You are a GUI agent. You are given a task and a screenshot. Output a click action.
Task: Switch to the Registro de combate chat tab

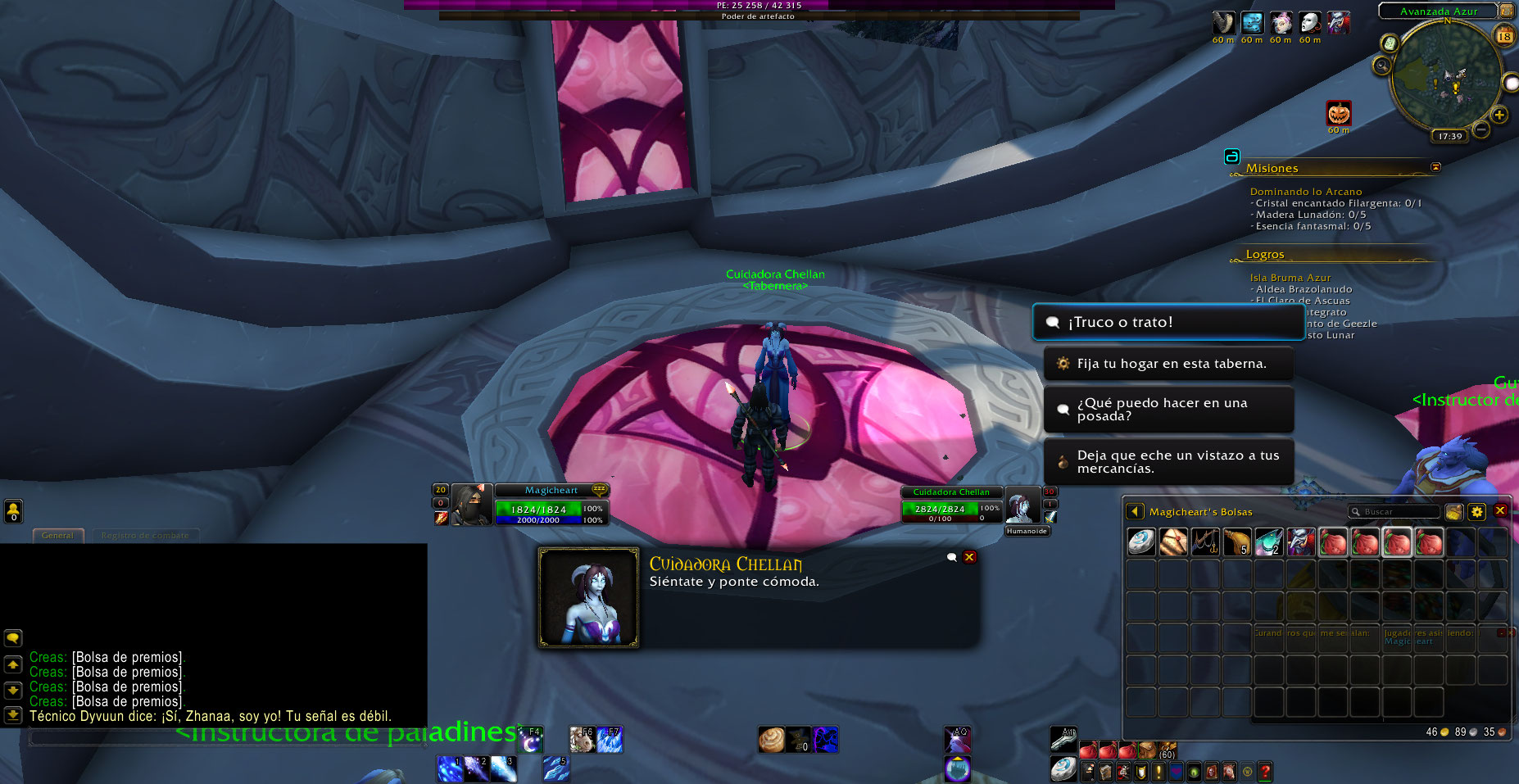pyautogui.click(x=144, y=536)
